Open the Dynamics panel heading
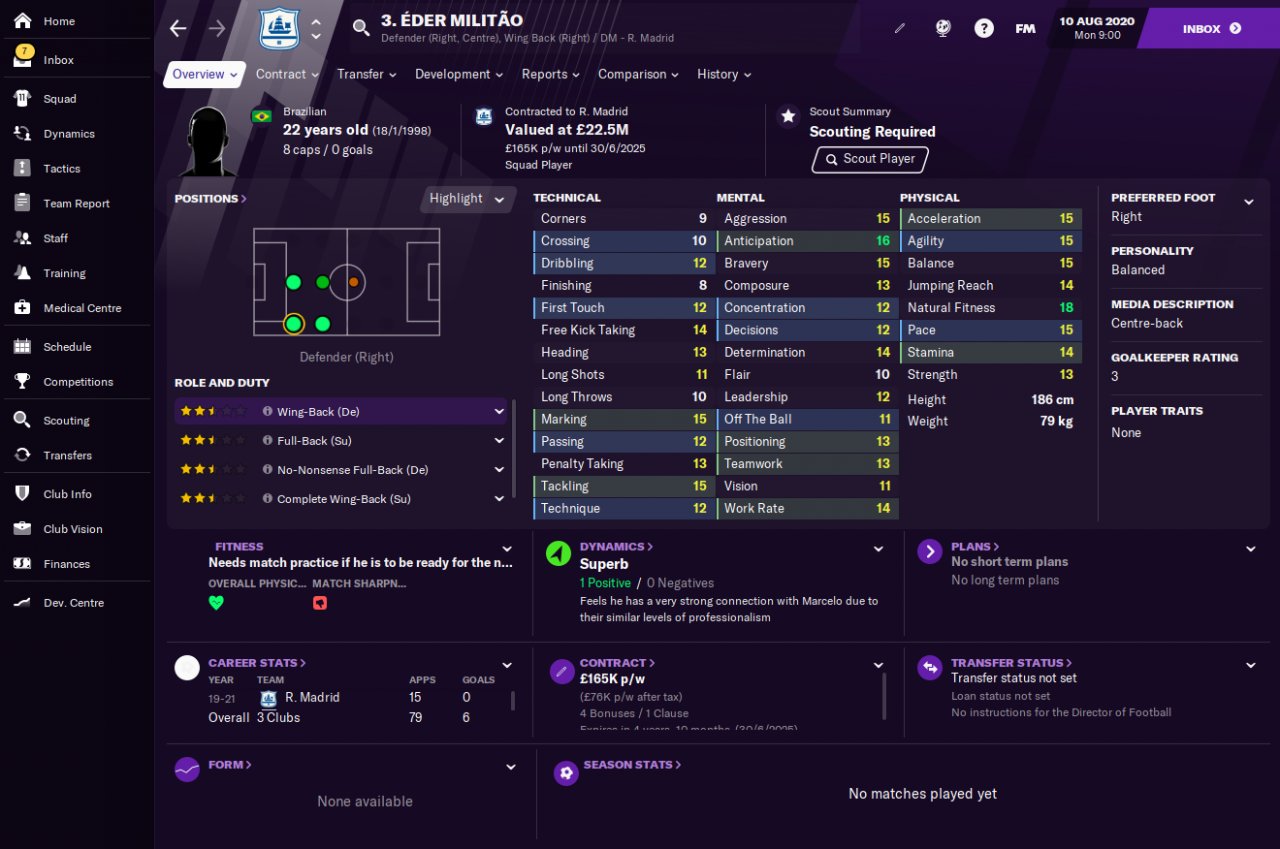The height and width of the screenshot is (849, 1280). [616, 547]
